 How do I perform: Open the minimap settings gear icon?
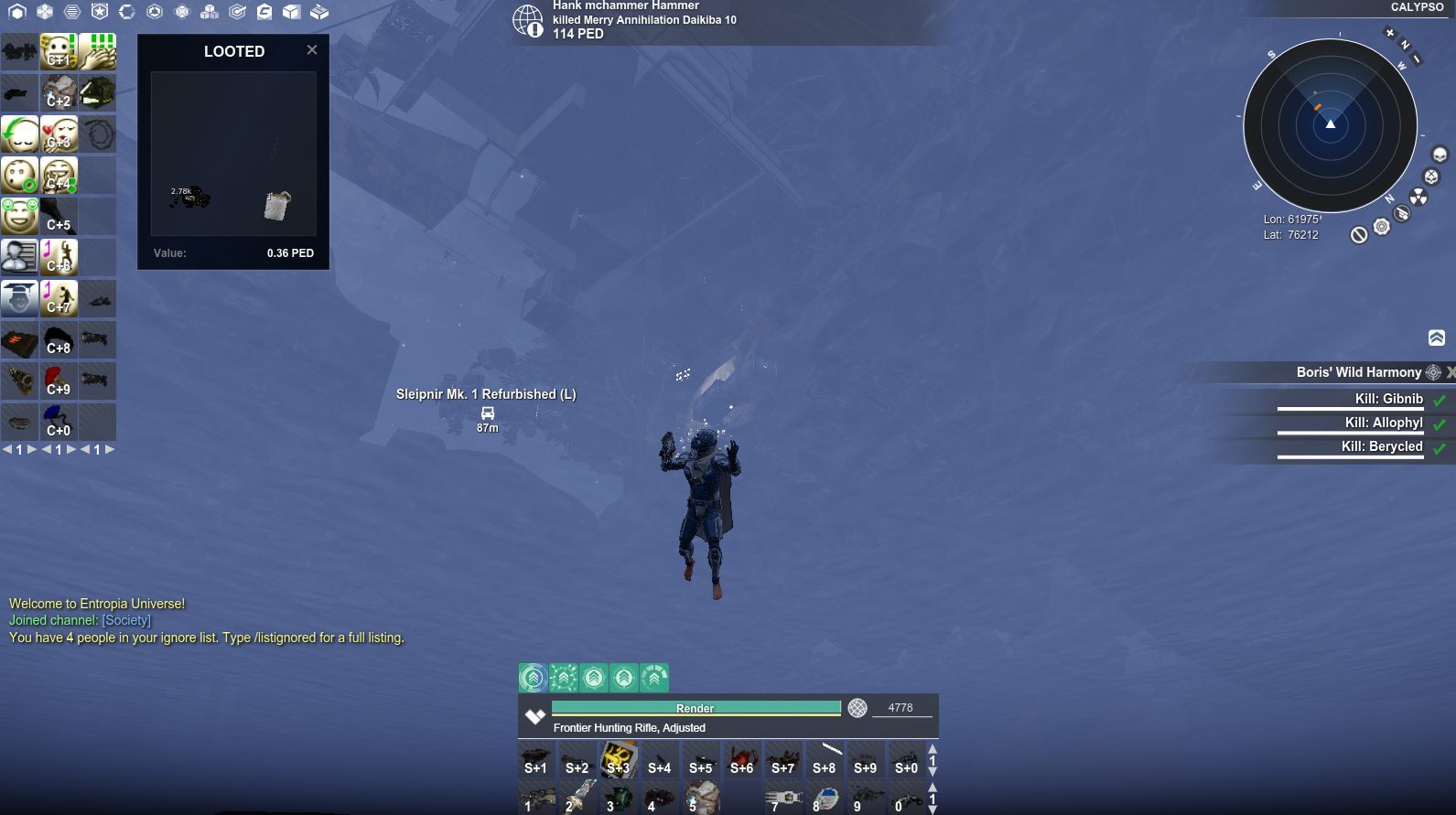[x=1382, y=226]
